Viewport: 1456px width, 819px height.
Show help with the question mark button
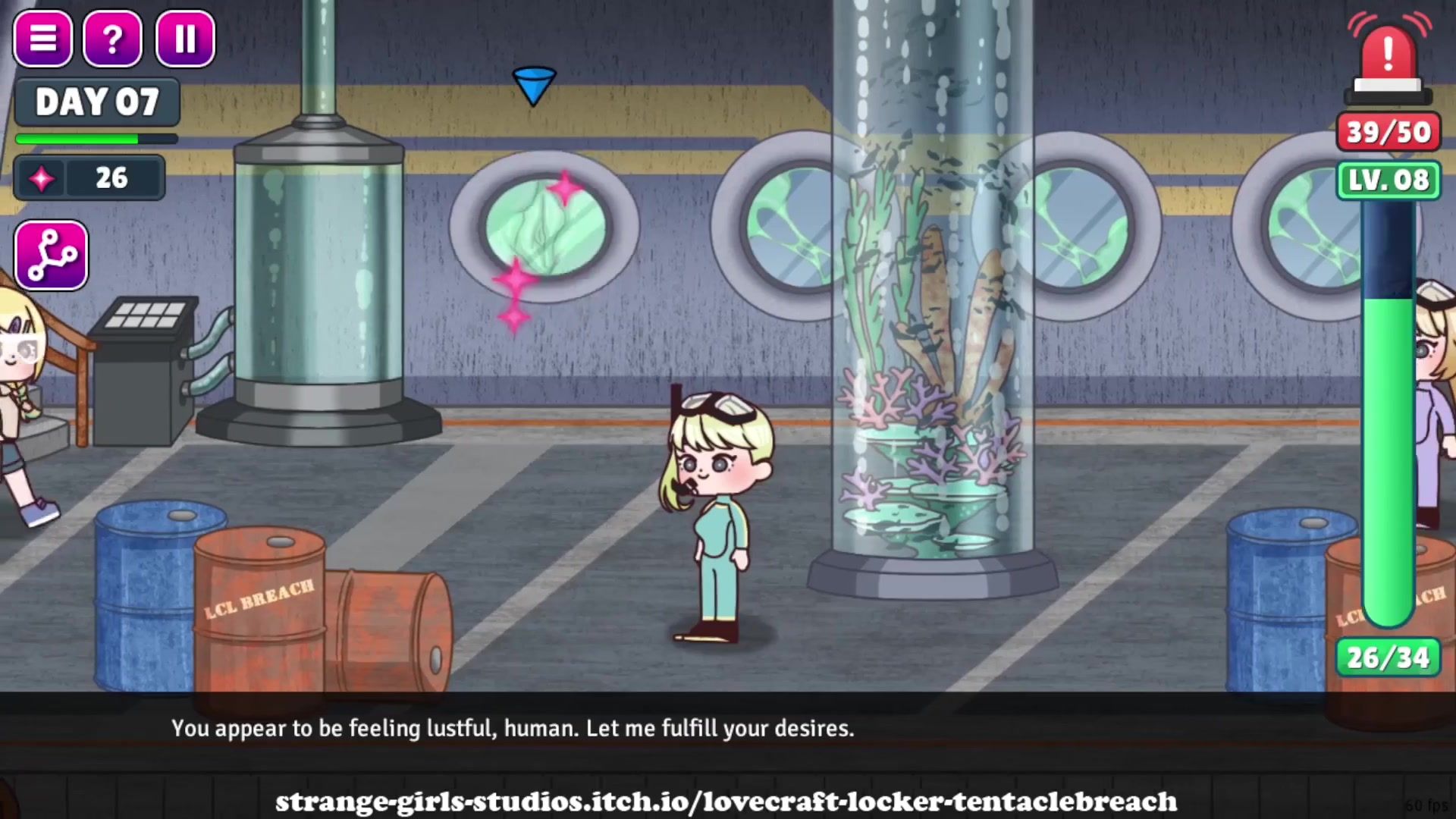click(112, 39)
